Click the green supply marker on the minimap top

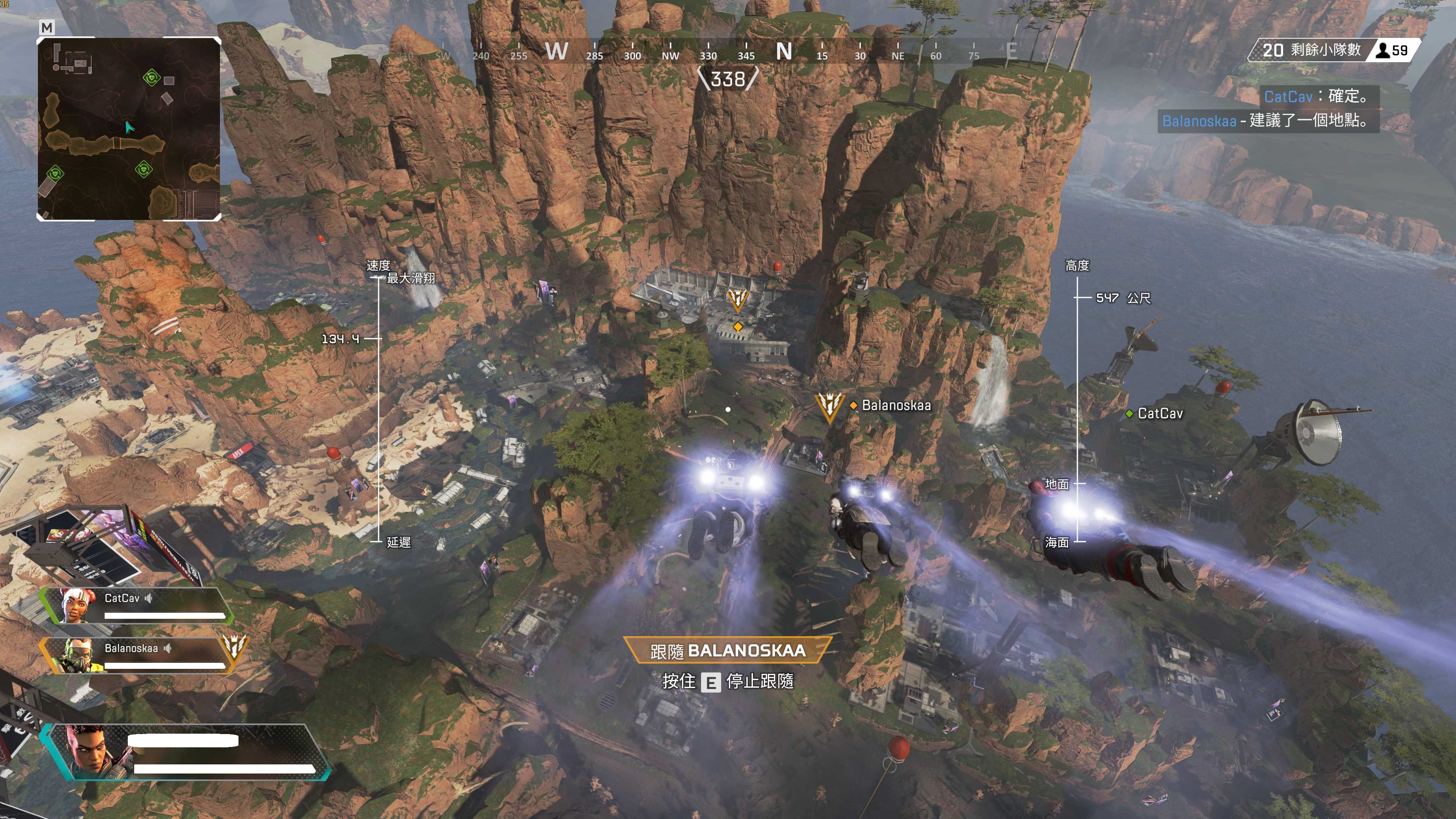click(151, 77)
